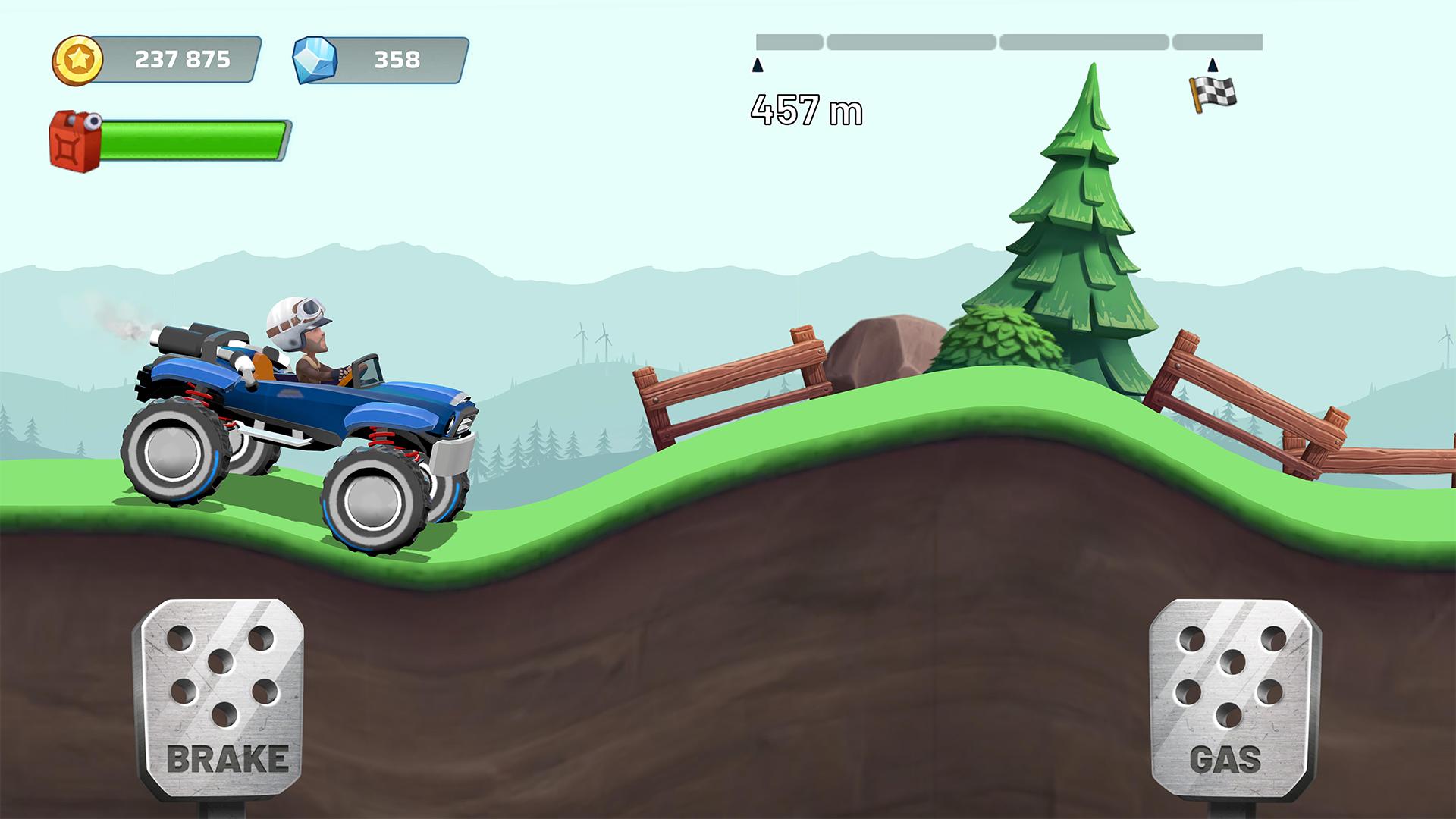Click the 457 m distance label
The height and width of the screenshot is (819, 1456).
click(806, 110)
